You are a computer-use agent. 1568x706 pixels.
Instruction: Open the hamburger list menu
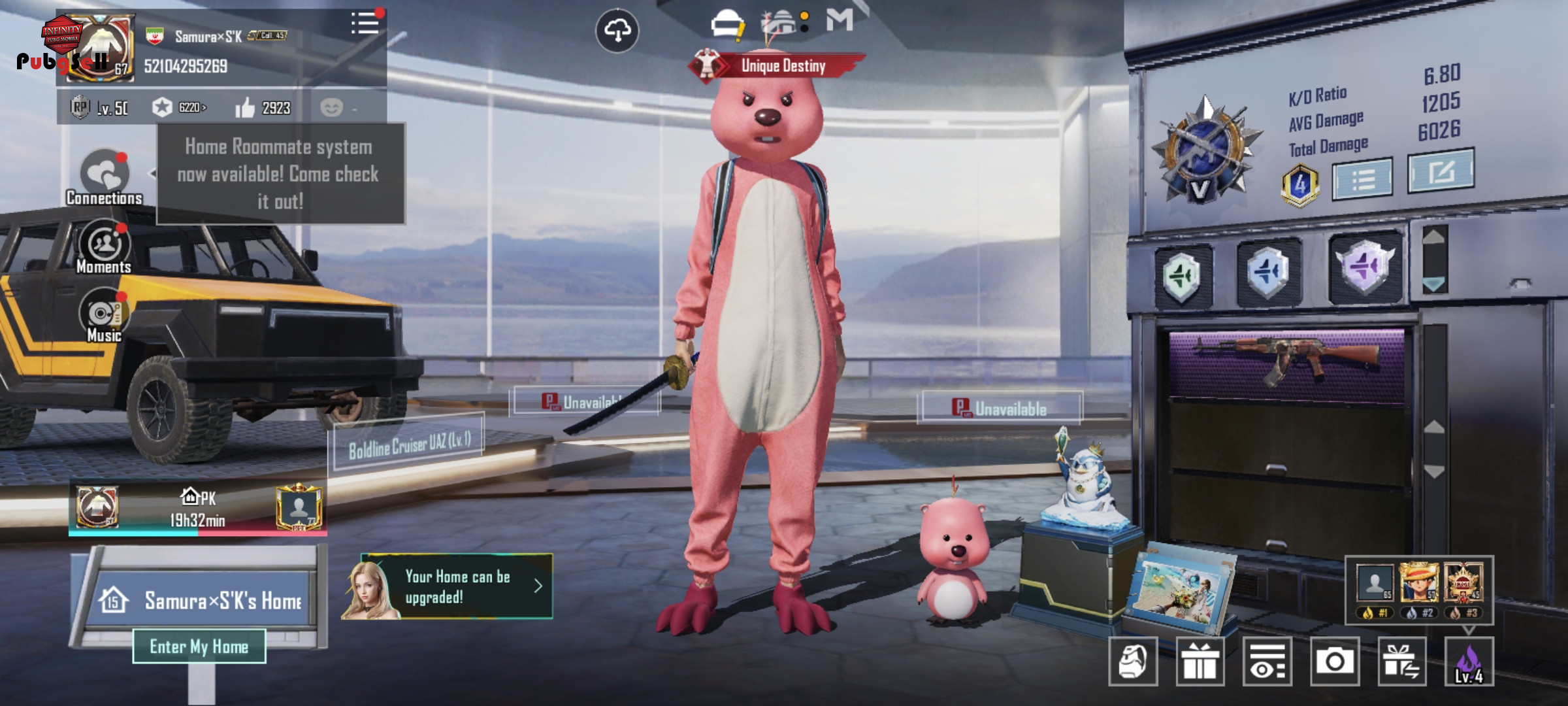[365, 24]
